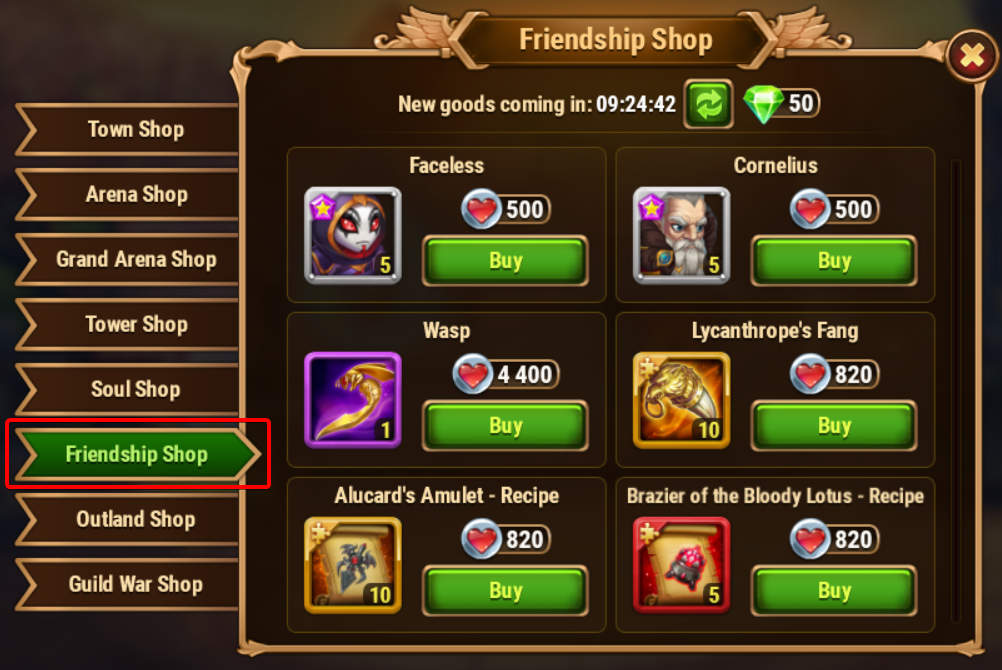The width and height of the screenshot is (1002, 670).
Task: Buy the Lycanthrope's Fang
Action: click(834, 427)
